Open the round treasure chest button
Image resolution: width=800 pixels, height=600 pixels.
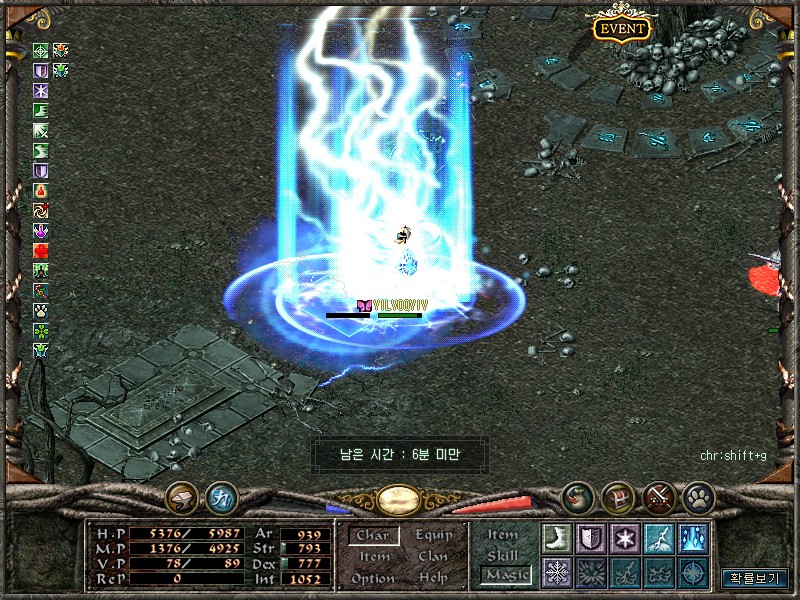(618, 496)
